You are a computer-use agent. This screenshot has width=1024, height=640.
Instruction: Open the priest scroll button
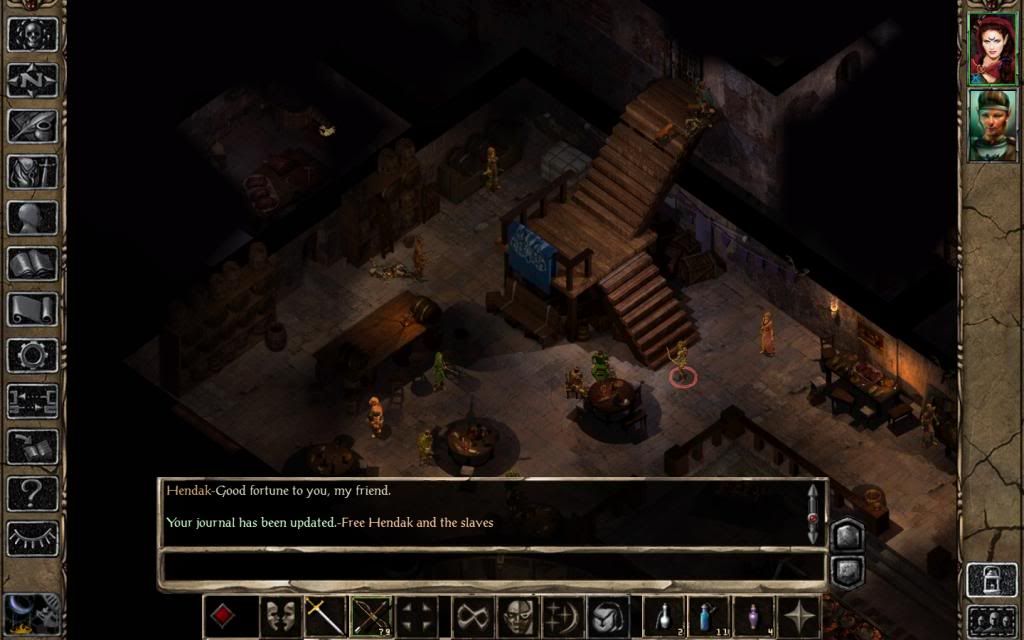pyautogui.click(x=33, y=309)
